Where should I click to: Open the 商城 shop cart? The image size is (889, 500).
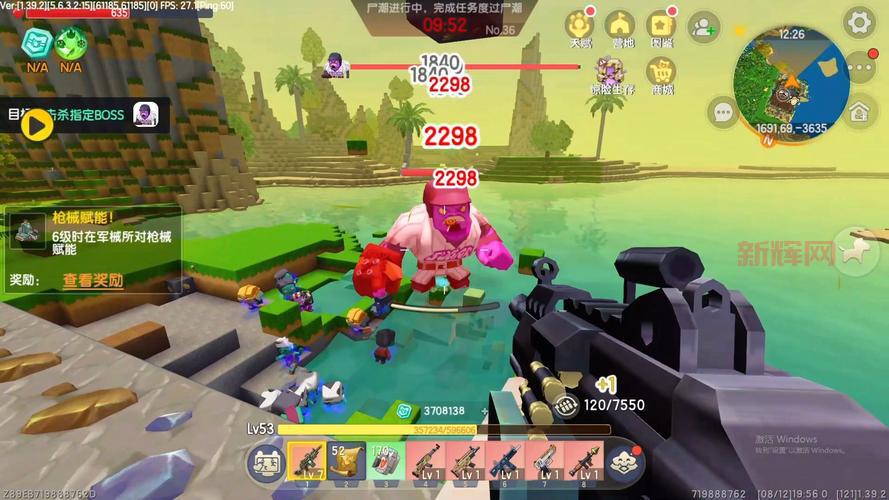tap(661, 73)
